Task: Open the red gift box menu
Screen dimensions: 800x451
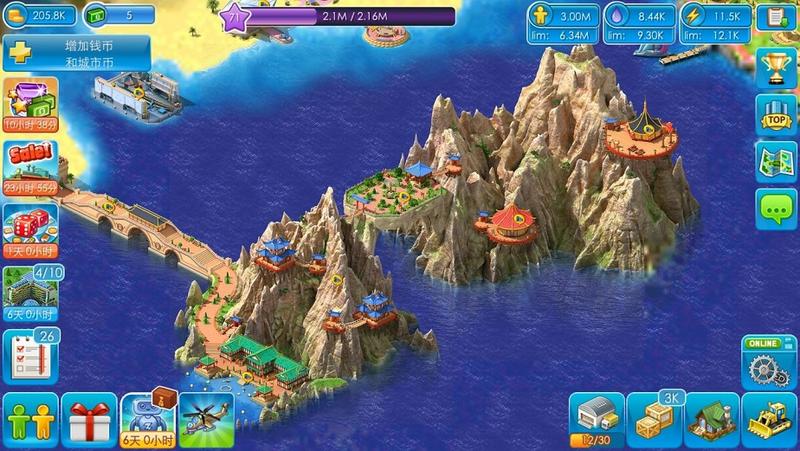Action: (88, 417)
